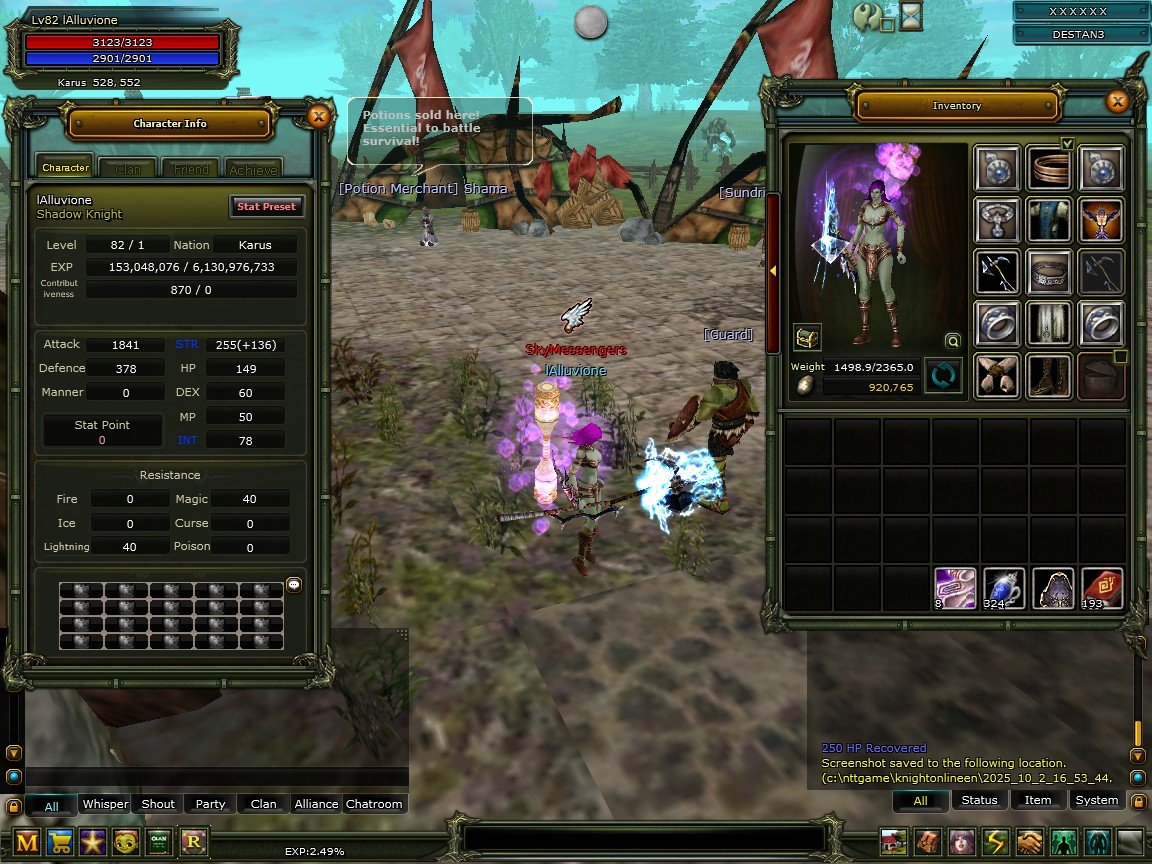1152x864 pixels.
Task: Choose the Alliance chat tab
Action: [316, 804]
